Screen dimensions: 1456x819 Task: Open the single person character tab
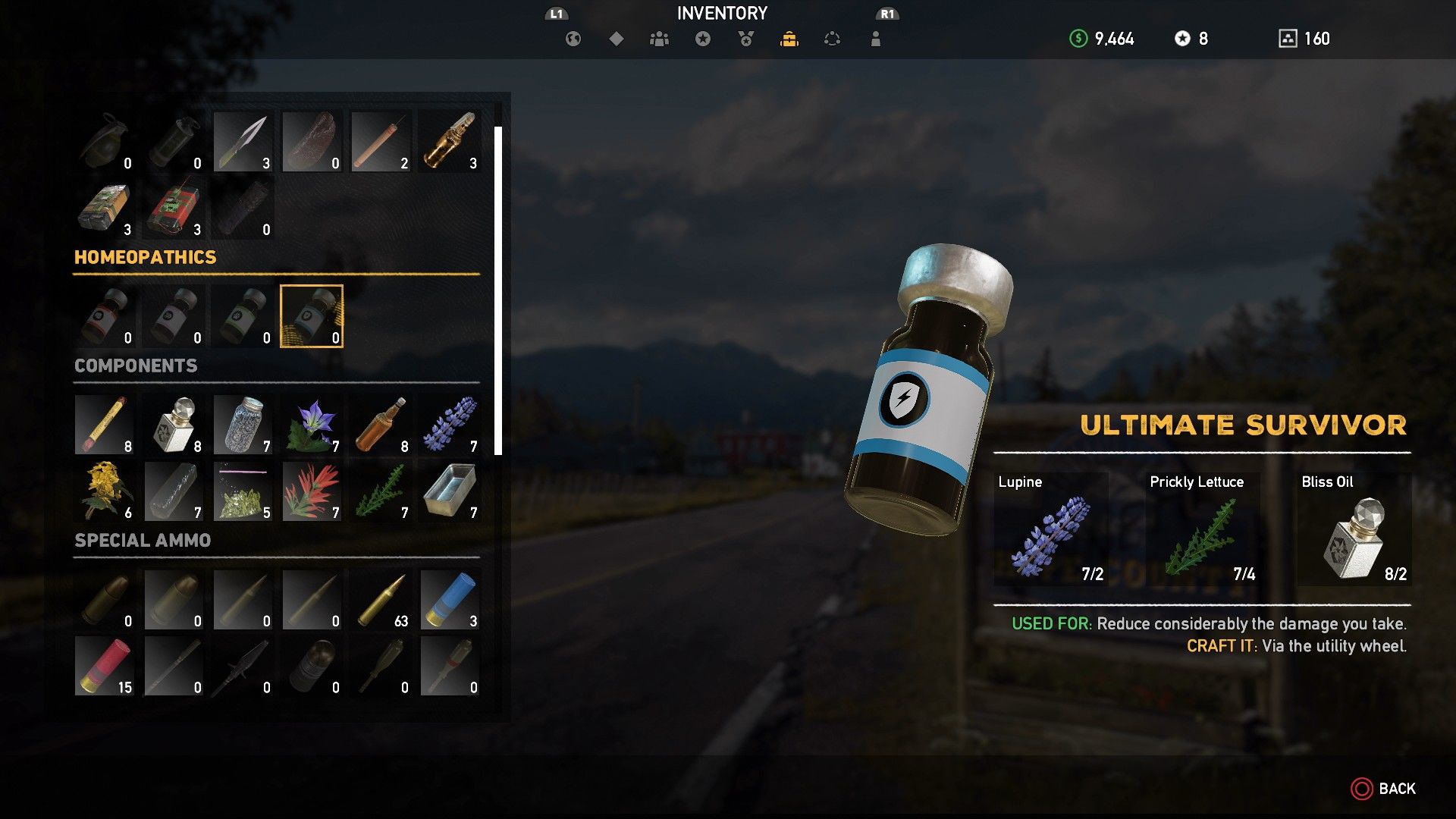coord(876,39)
